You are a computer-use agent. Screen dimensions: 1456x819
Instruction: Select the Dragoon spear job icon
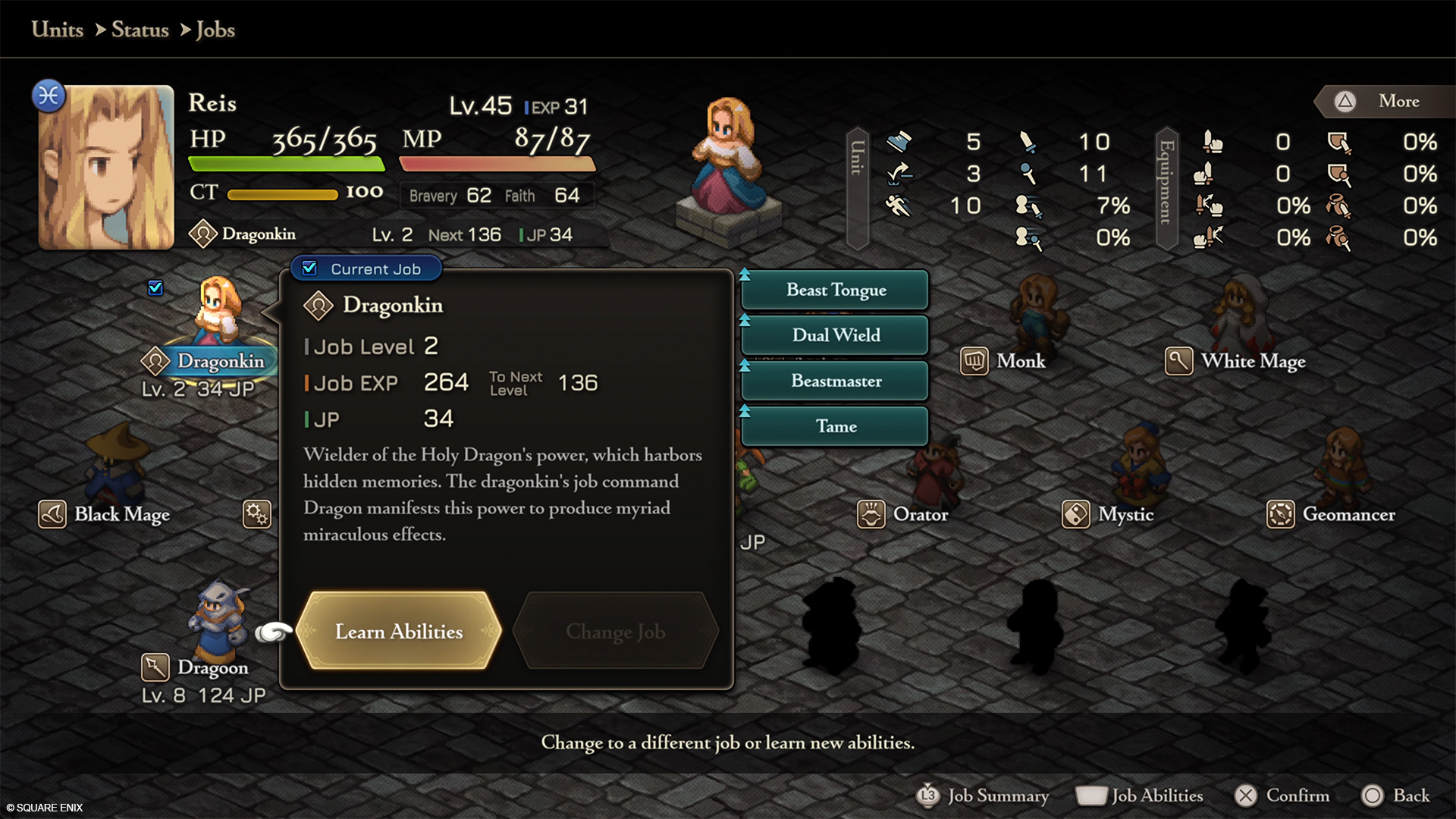pyautogui.click(x=155, y=667)
